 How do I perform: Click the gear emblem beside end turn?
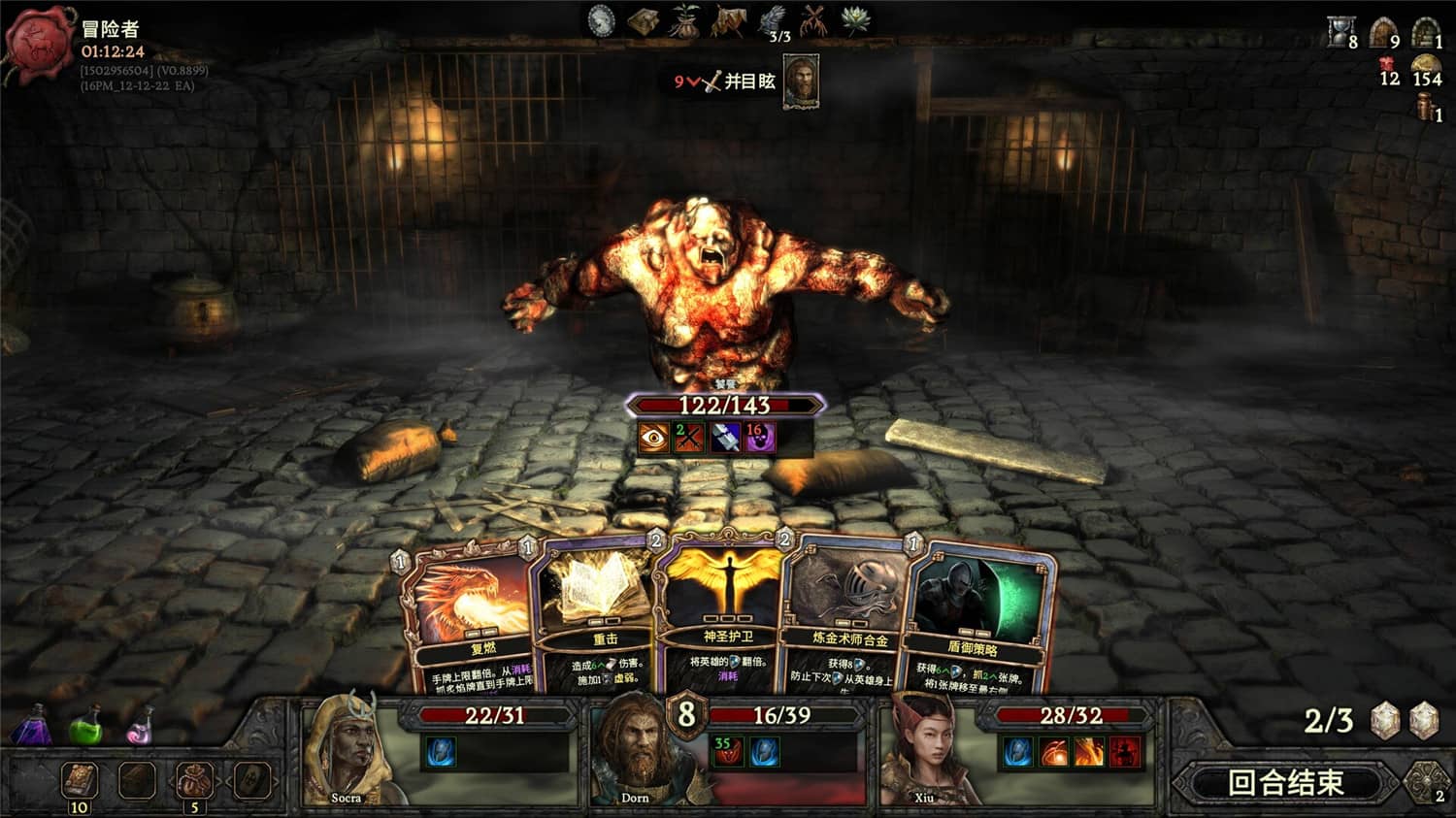click(x=1427, y=781)
